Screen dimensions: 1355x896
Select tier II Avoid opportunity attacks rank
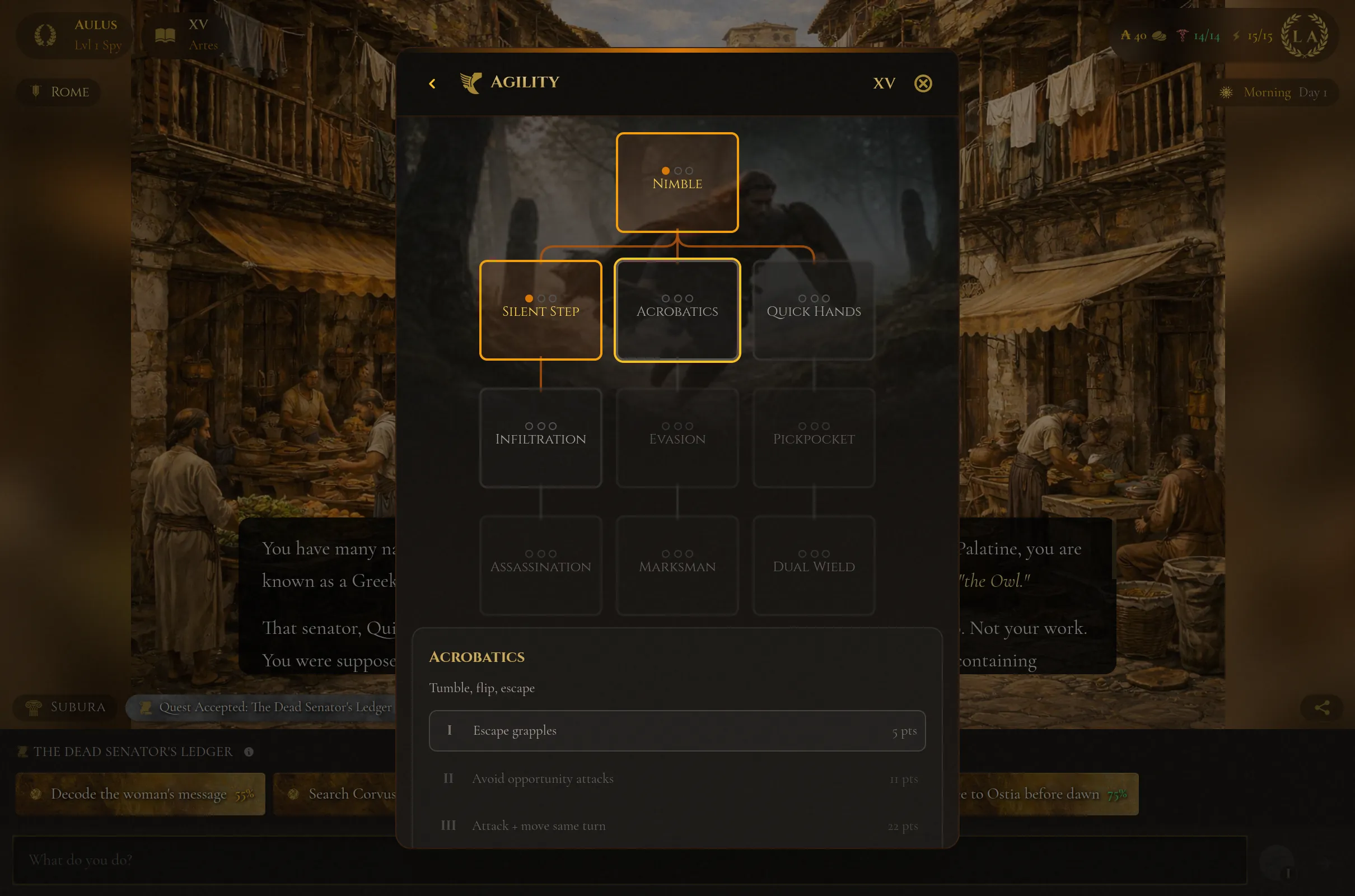click(x=677, y=778)
